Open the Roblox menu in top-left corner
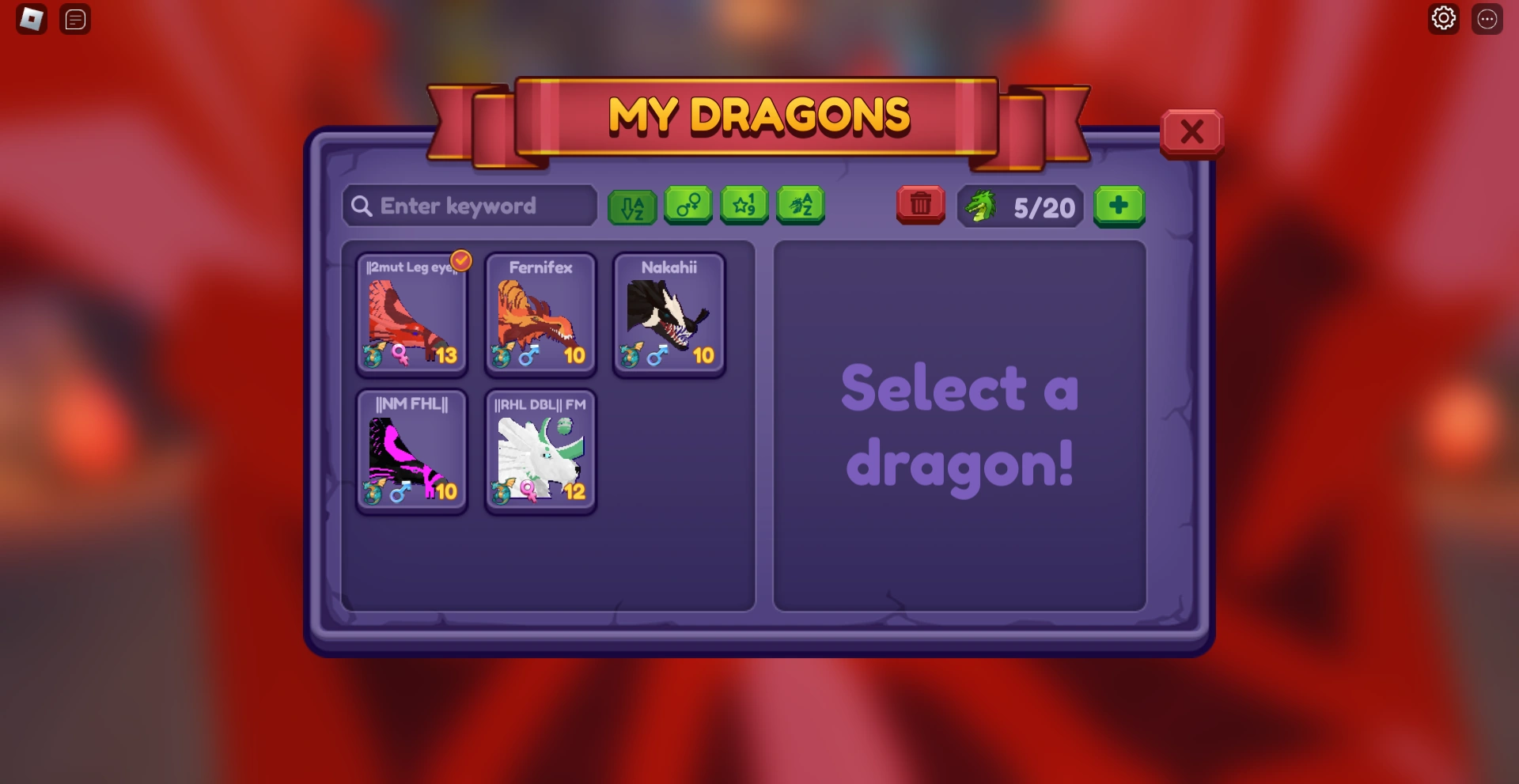The image size is (1519, 784). pos(32,19)
